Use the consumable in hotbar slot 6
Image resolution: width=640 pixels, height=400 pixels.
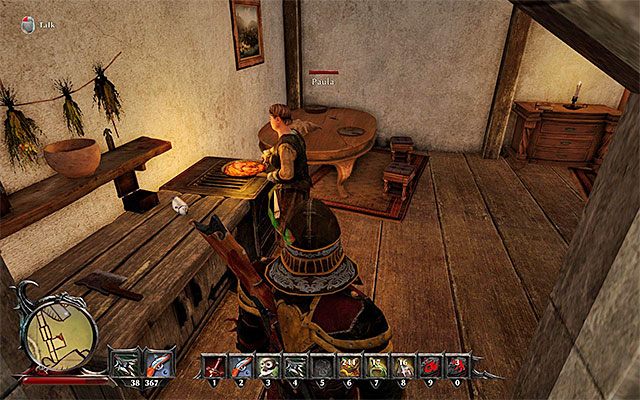coord(348,366)
